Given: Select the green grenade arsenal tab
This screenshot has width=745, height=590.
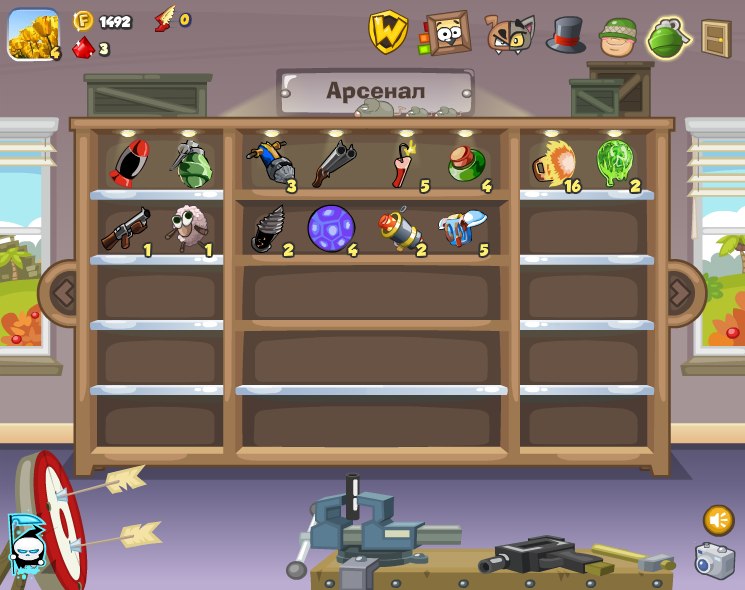Looking at the screenshot, I should point(669,38).
